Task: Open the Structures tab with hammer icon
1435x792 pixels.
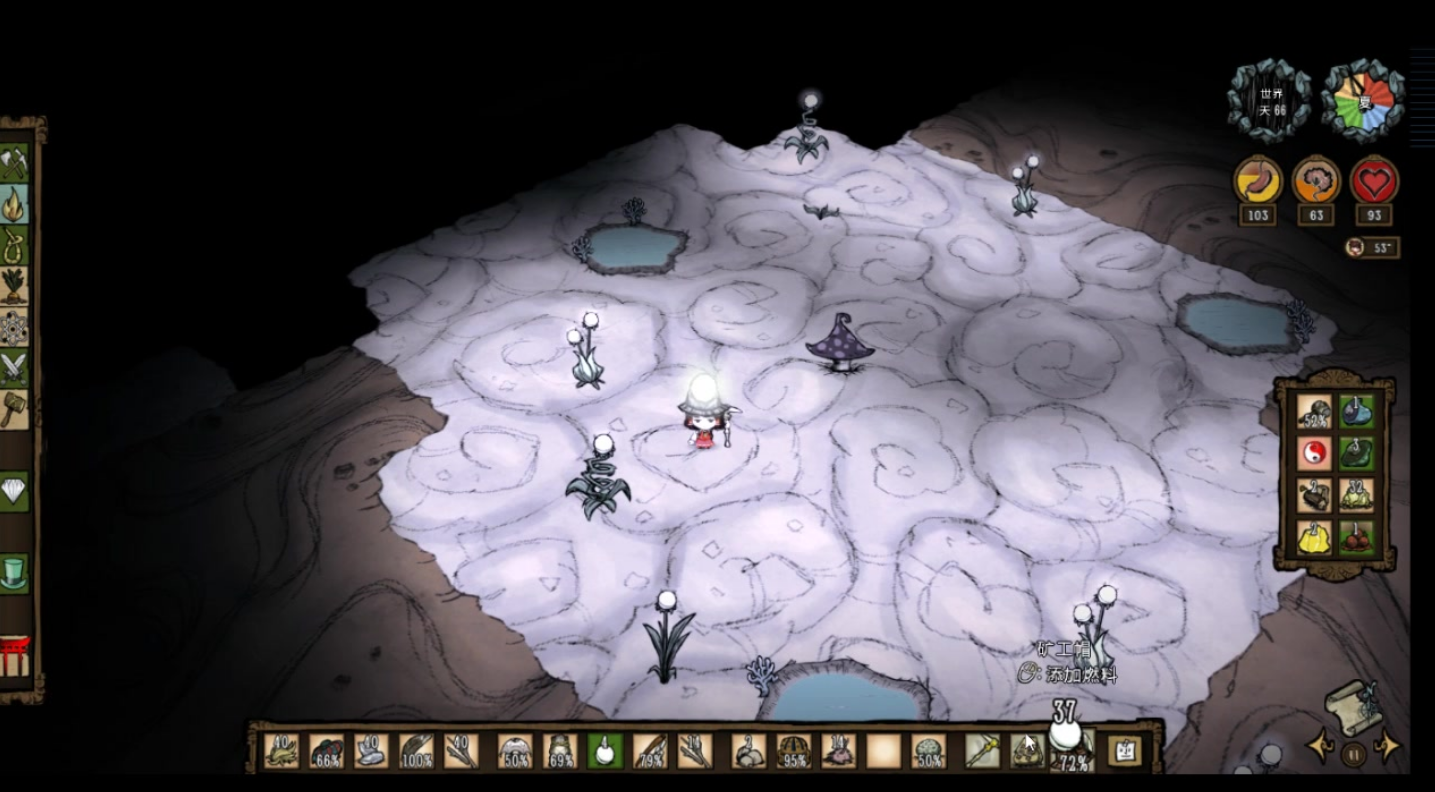Action: pyautogui.click(x=14, y=409)
